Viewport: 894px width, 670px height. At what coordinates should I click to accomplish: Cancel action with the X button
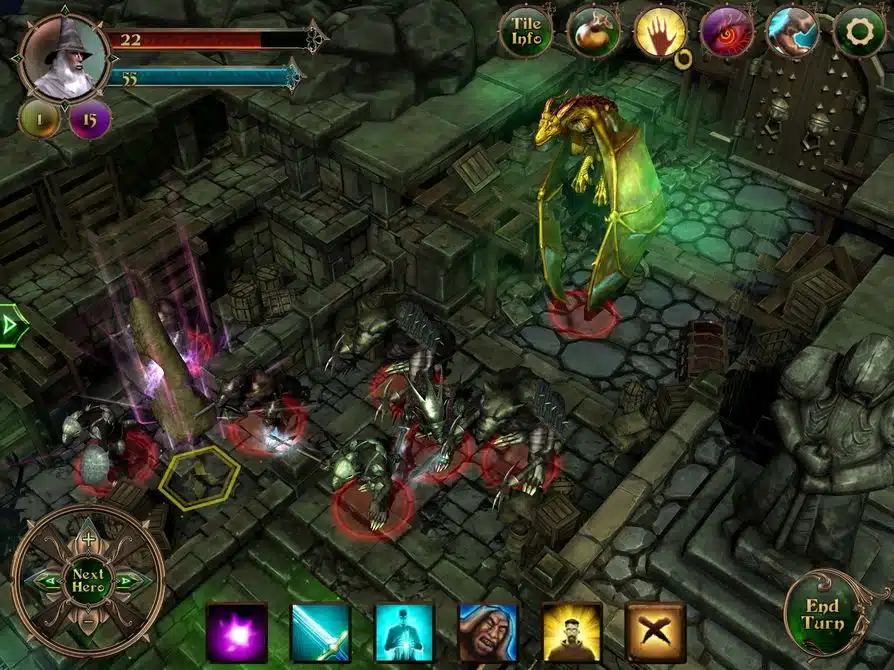coord(655,633)
